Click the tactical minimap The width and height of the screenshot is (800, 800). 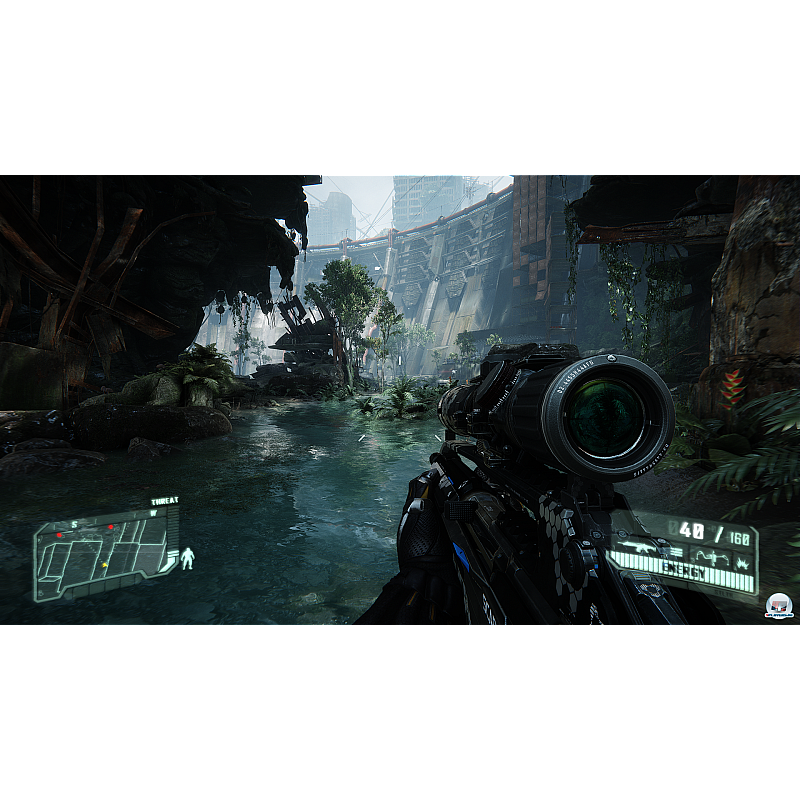click(x=104, y=556)
